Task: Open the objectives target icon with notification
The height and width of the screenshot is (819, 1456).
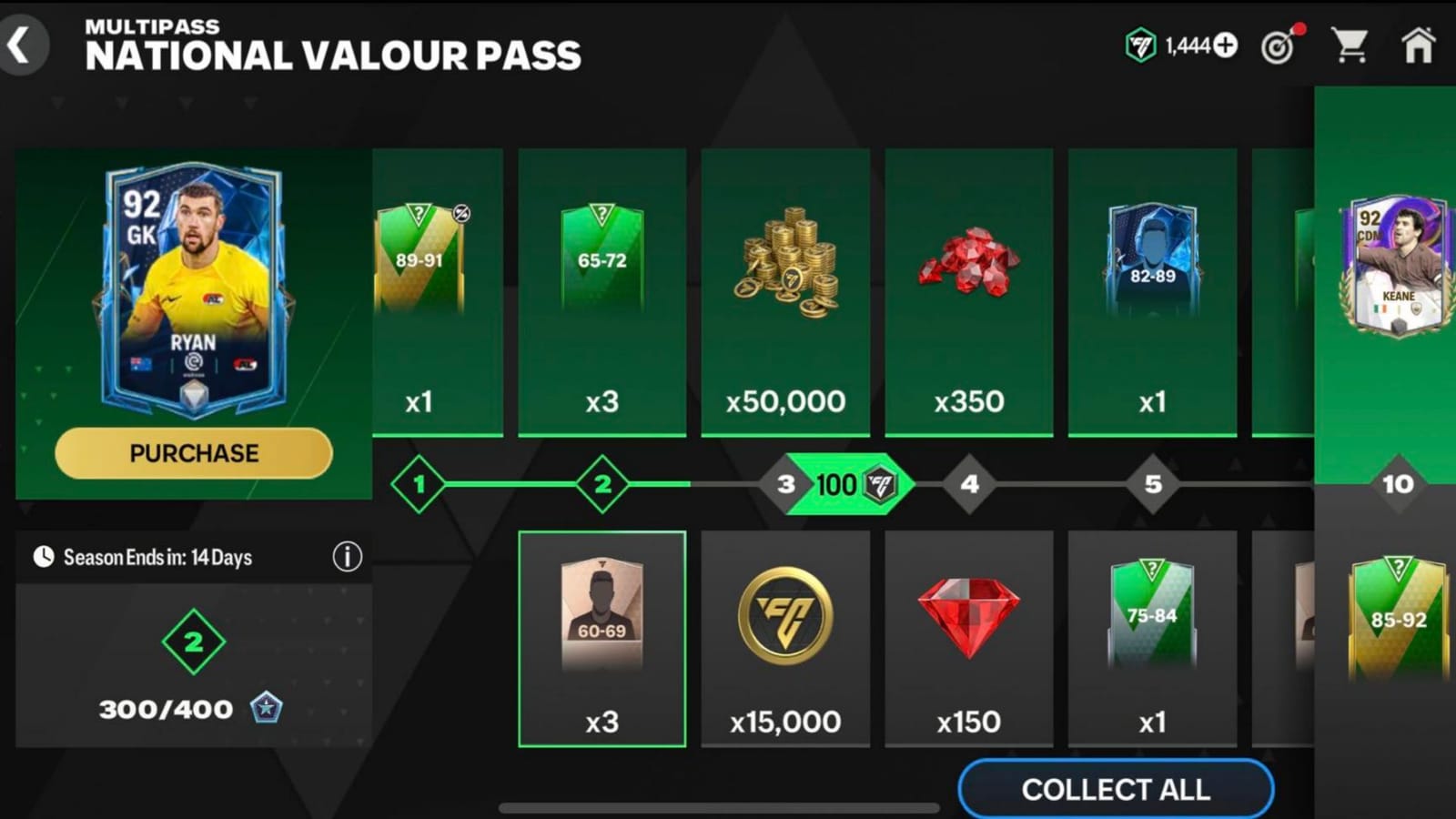Action: tap(1280, 45)
